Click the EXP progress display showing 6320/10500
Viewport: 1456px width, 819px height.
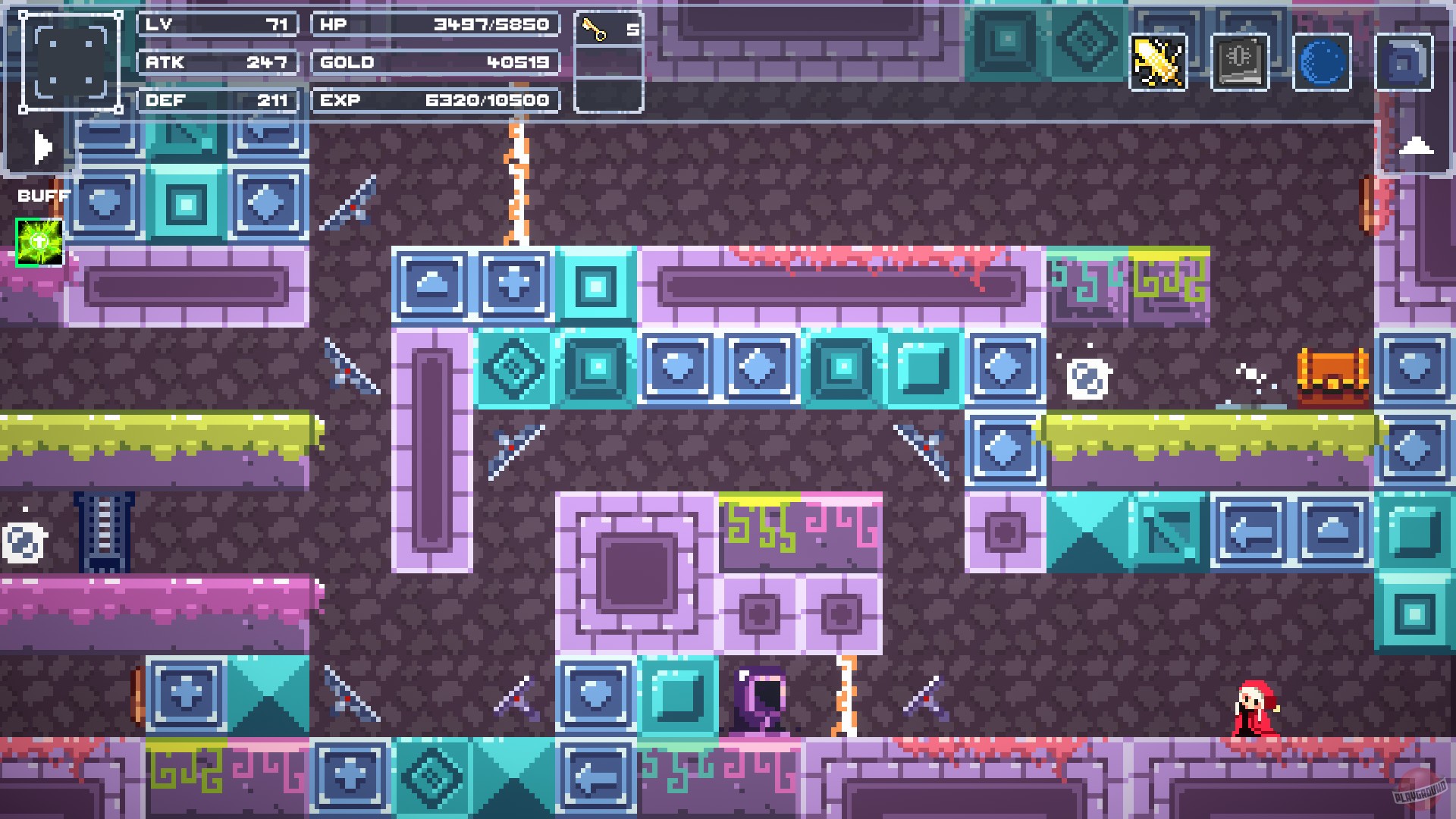click(x=436, y=100)
